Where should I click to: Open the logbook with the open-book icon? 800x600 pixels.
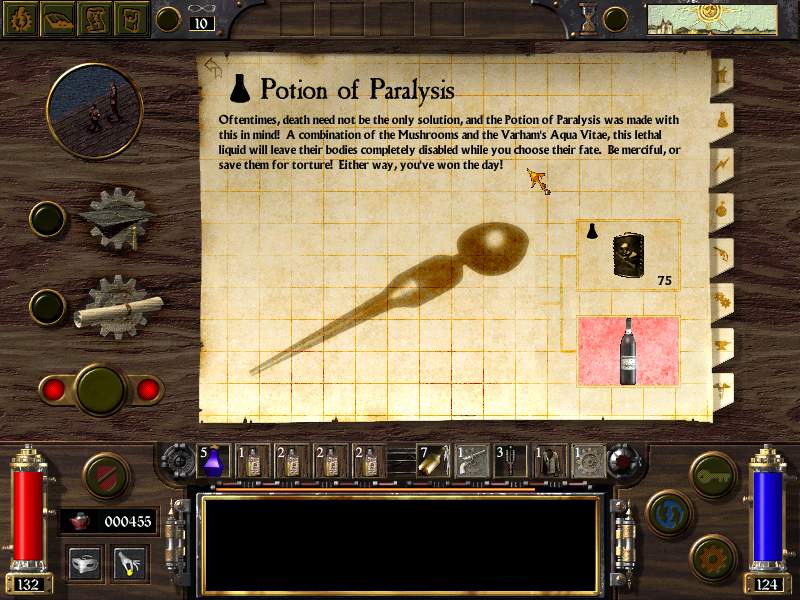pos(56,18)
